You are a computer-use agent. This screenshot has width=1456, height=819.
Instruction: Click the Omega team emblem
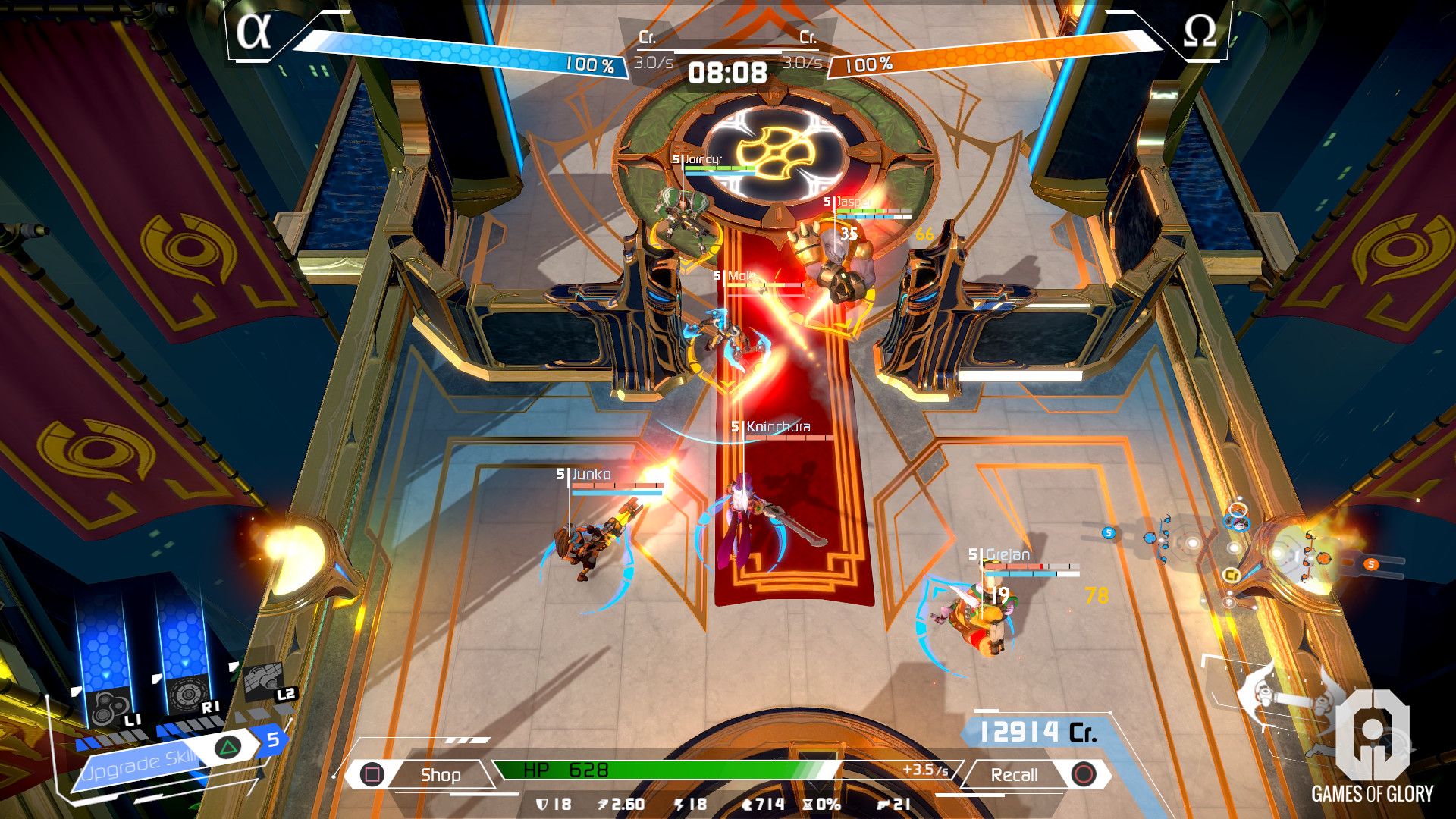pos(1200,32)
